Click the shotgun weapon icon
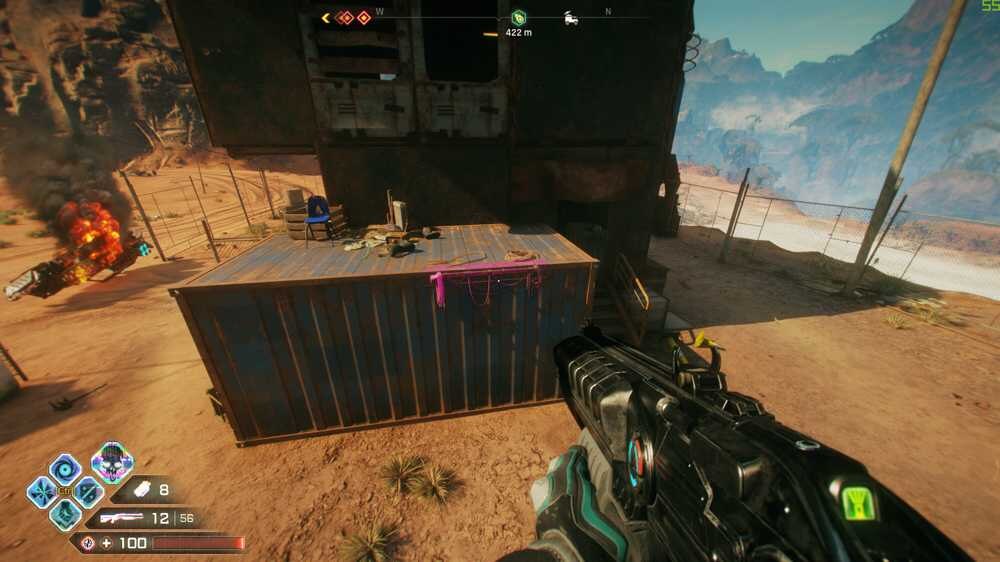The image size is (1000, 562). click(x=122, y=518)
